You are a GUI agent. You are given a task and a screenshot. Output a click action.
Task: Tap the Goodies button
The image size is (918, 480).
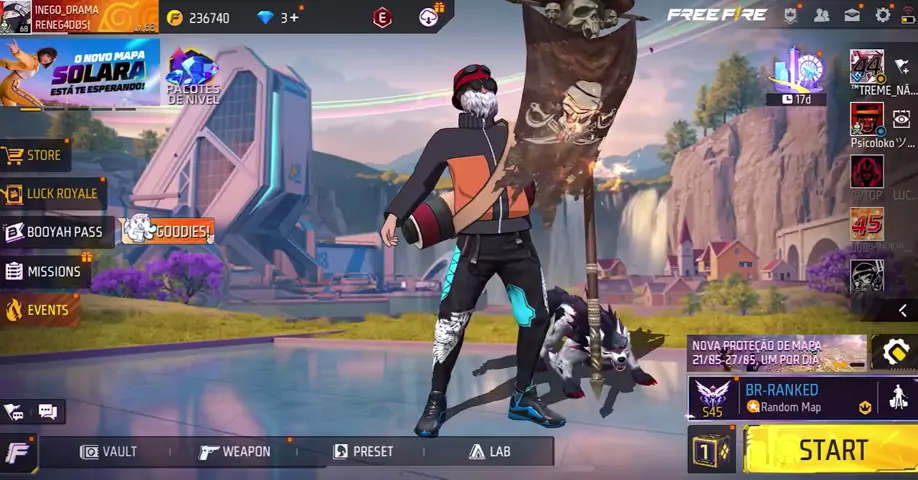point(168,231)
